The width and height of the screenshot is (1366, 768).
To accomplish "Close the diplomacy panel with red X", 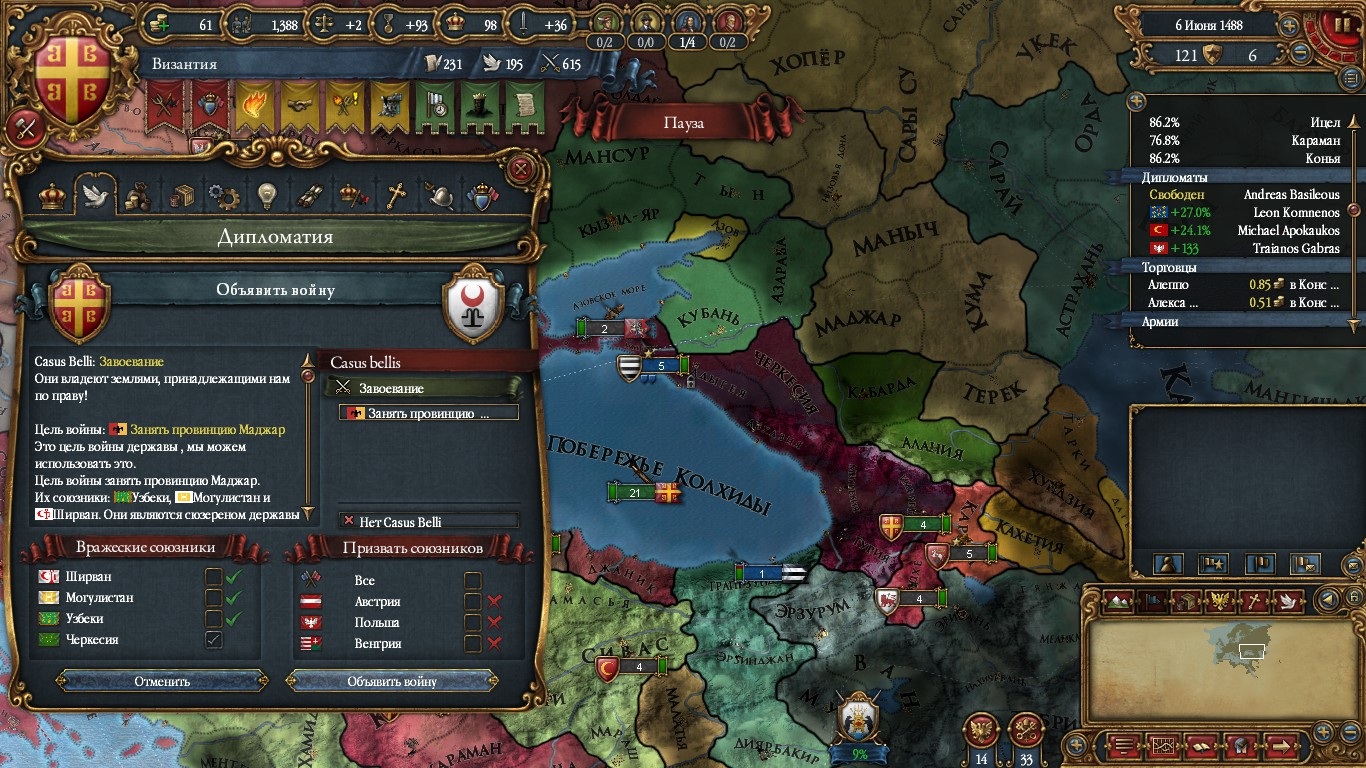I will point(520,169).
